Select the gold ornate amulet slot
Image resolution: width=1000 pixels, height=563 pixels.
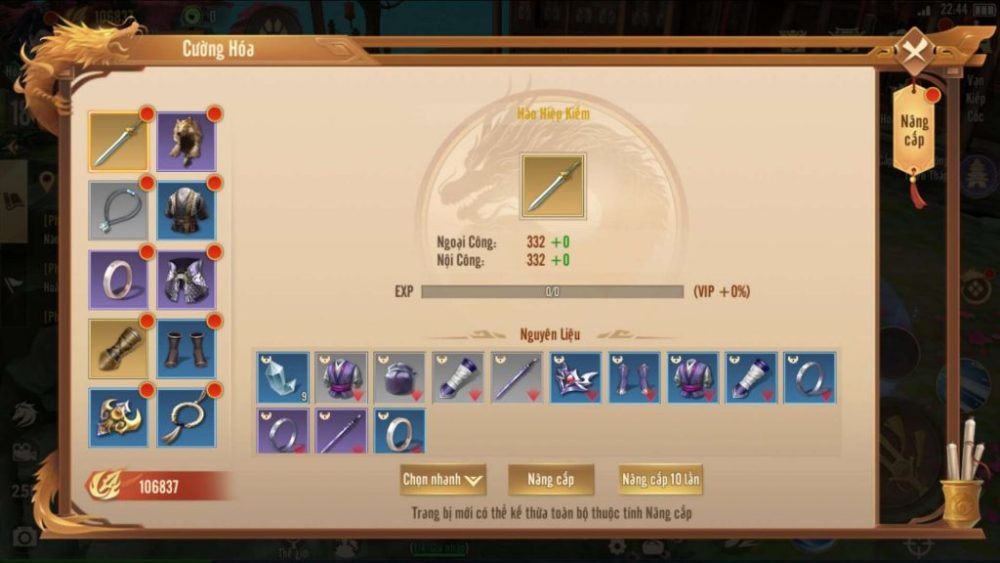click(x=118, y=416)
